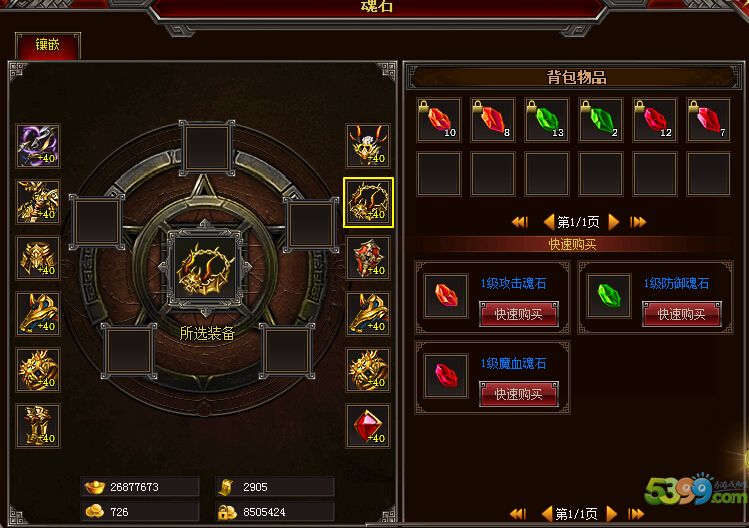This screenshot has width=749, height=528.
Task: Click the yellow-highlighted thorned ring equipment slot
Action: pos(368,202)
